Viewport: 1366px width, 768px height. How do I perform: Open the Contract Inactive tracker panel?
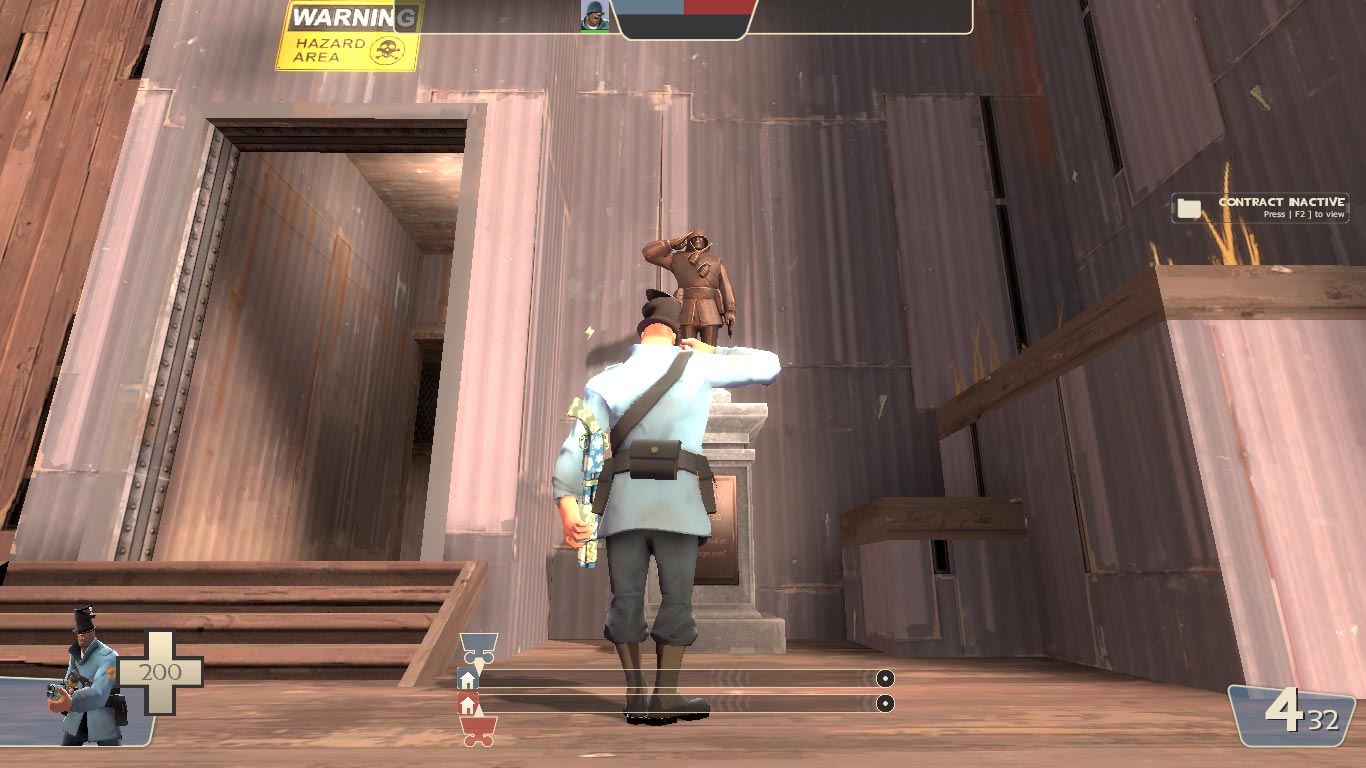tap(1260, 207)
